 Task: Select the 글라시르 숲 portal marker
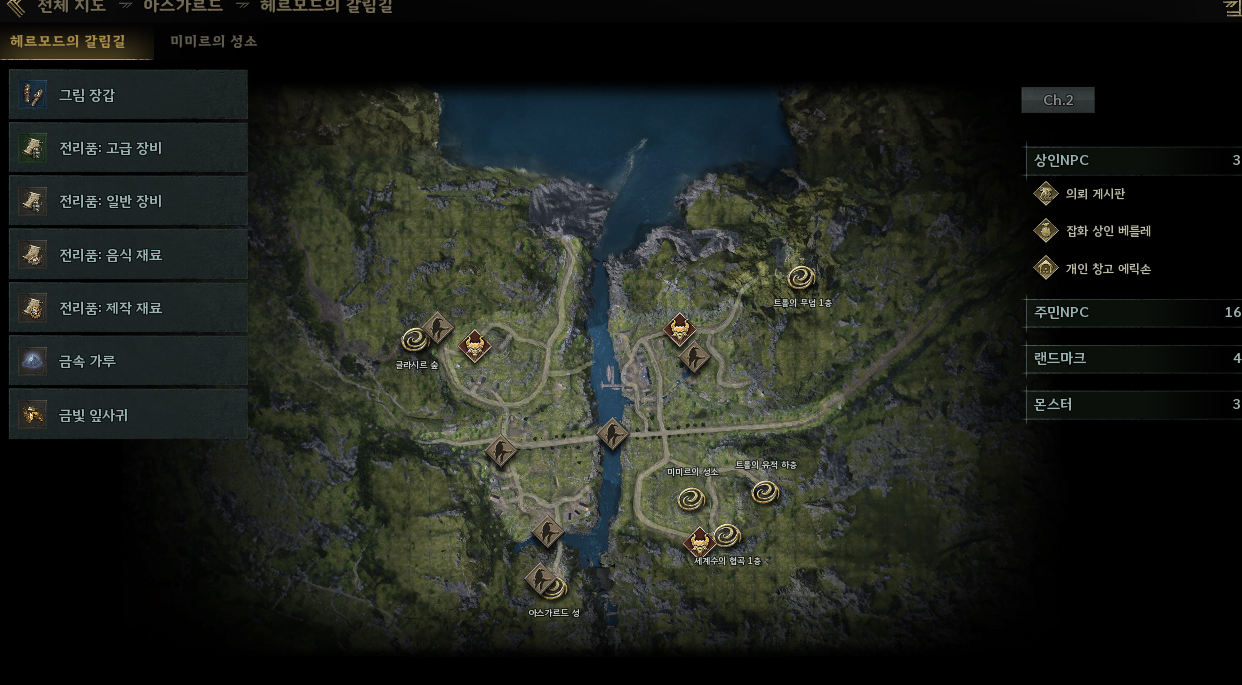(414, 340)
